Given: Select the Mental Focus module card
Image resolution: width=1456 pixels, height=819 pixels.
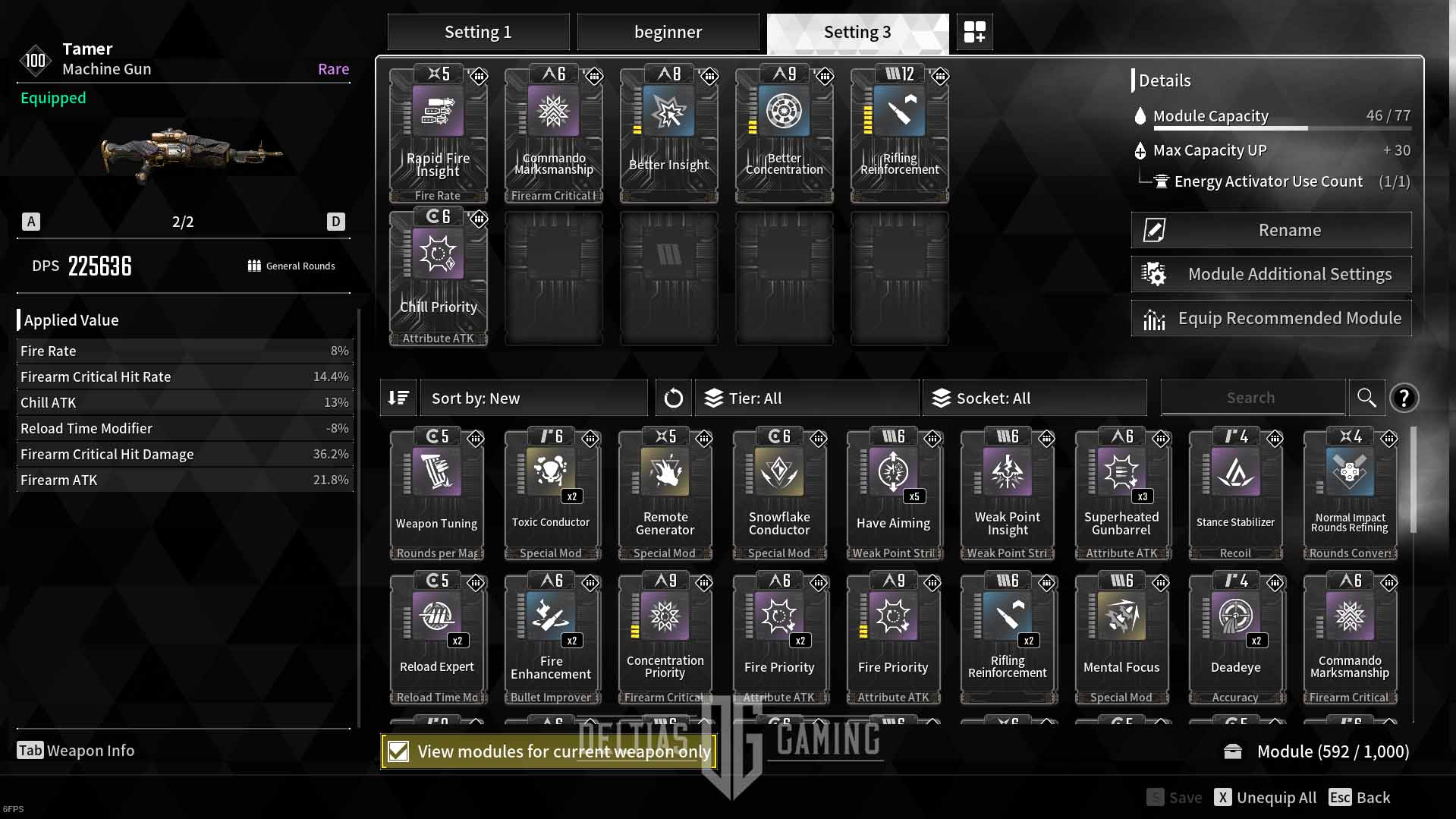Looking at the screenshot, I should 1121,638.
